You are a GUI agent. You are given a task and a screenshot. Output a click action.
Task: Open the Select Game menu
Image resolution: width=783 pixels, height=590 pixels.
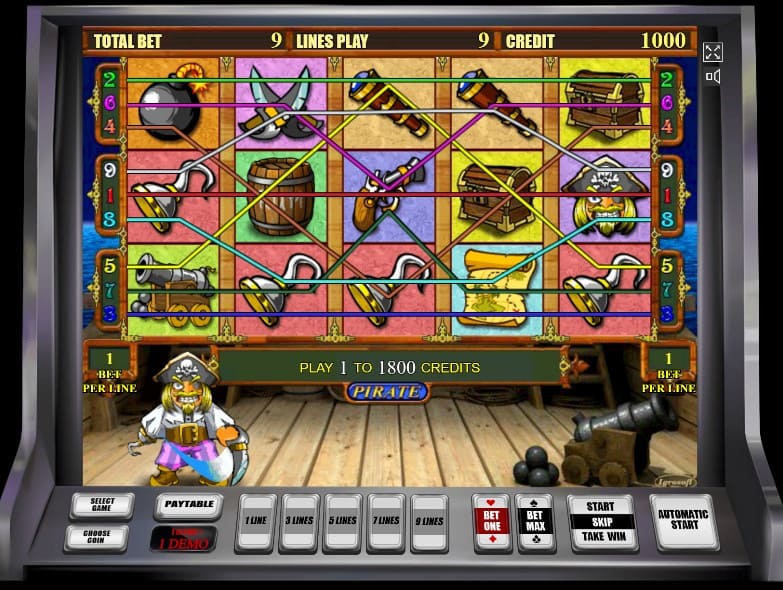pyautogui.click(x=102, y=505)
